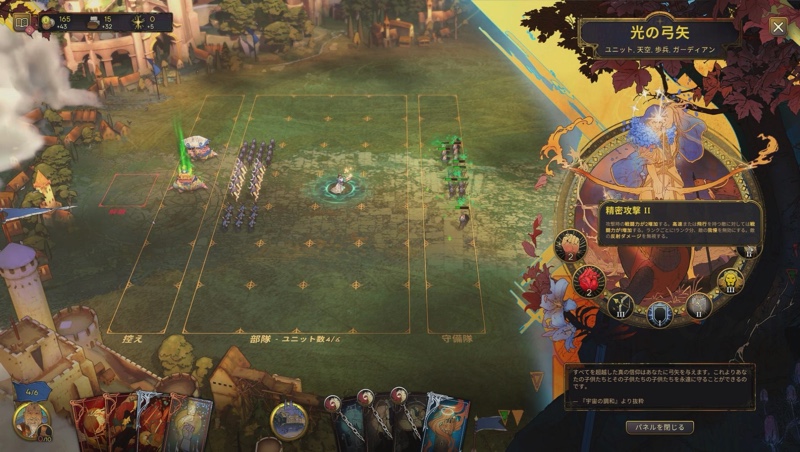Viewport: 800px width, 452px height.
Task: Open the round castle medallion button
Action: [289, 420]
